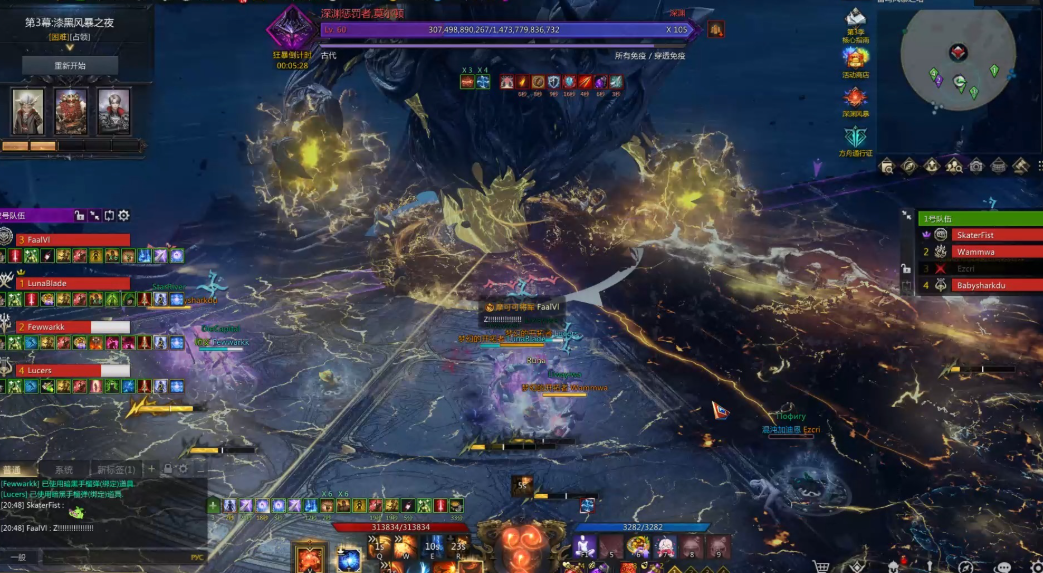Select party member FaalVI
This screenshot has width=1043, height=573.
coord(72,240)
